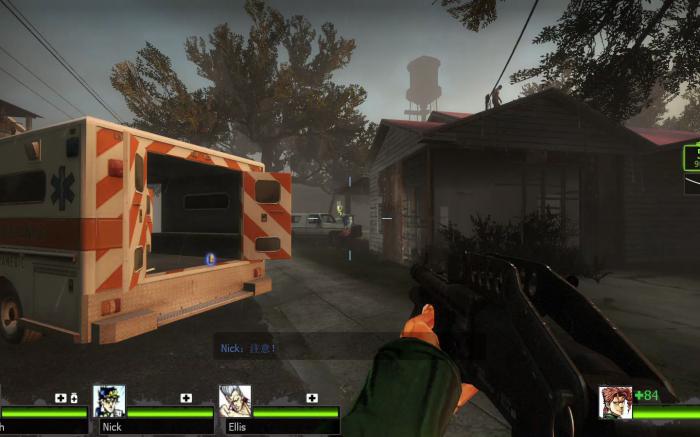Select the secondary weapon slot below the primary
This screenshot has width=700, height=437.
click(692, 185)
